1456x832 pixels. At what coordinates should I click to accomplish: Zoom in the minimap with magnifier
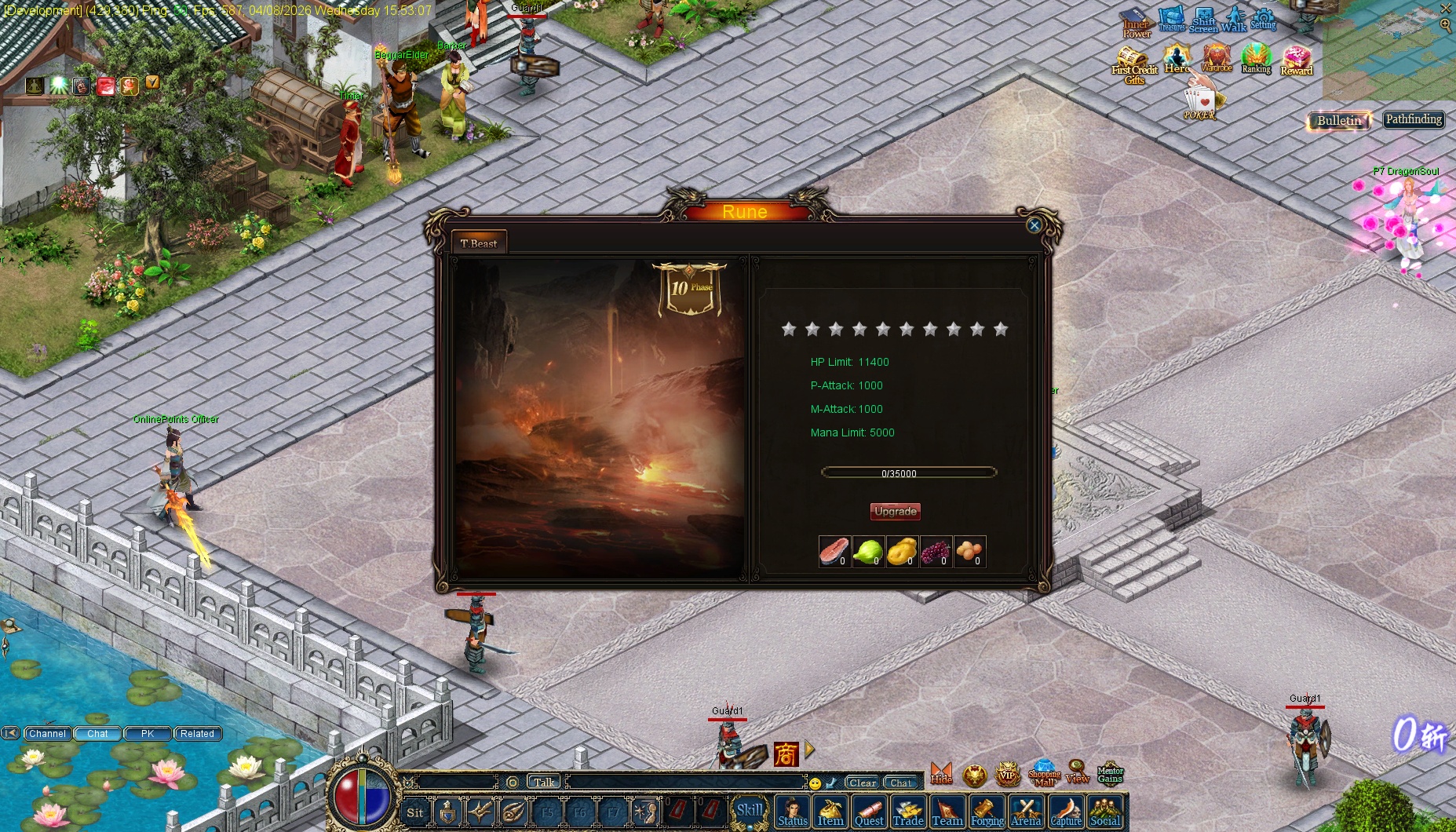pyautogui.click(x=1446, y=25)
